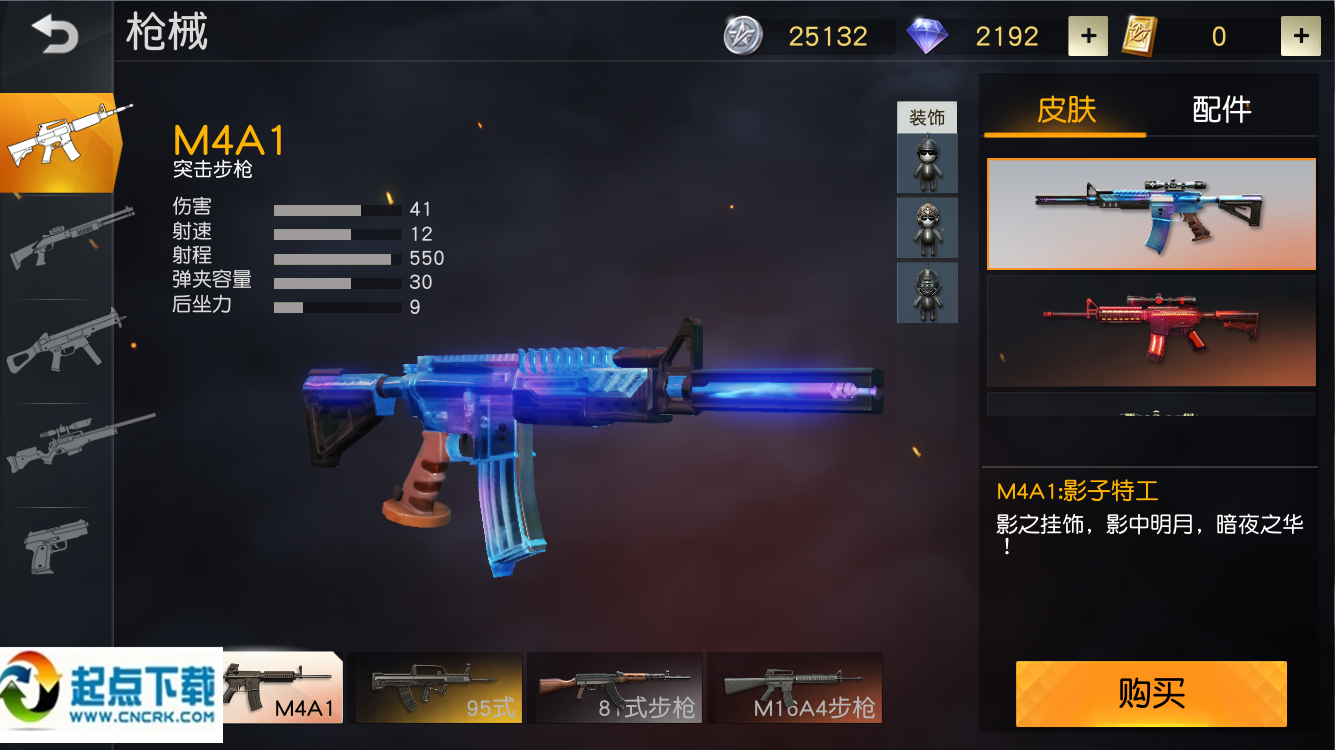Choose the sniper rifle category
Screen dimensions: 1335x750
(x=75, y=443)
